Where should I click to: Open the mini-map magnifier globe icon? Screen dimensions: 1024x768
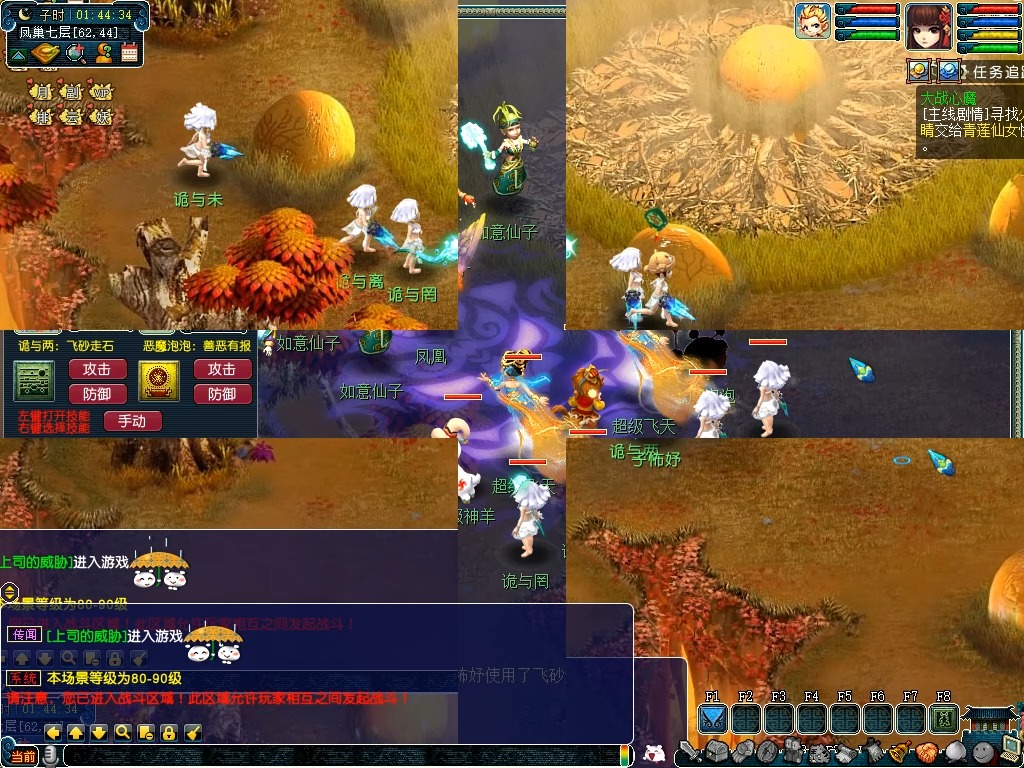[74, 53]
